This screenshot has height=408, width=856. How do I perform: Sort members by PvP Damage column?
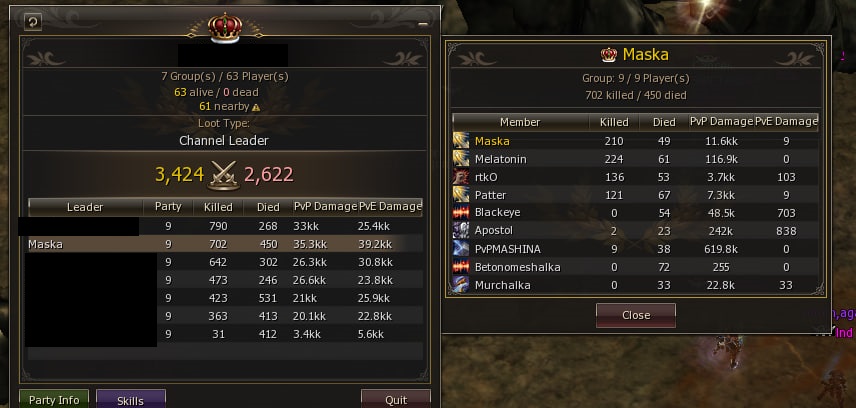tap(720, 121)
